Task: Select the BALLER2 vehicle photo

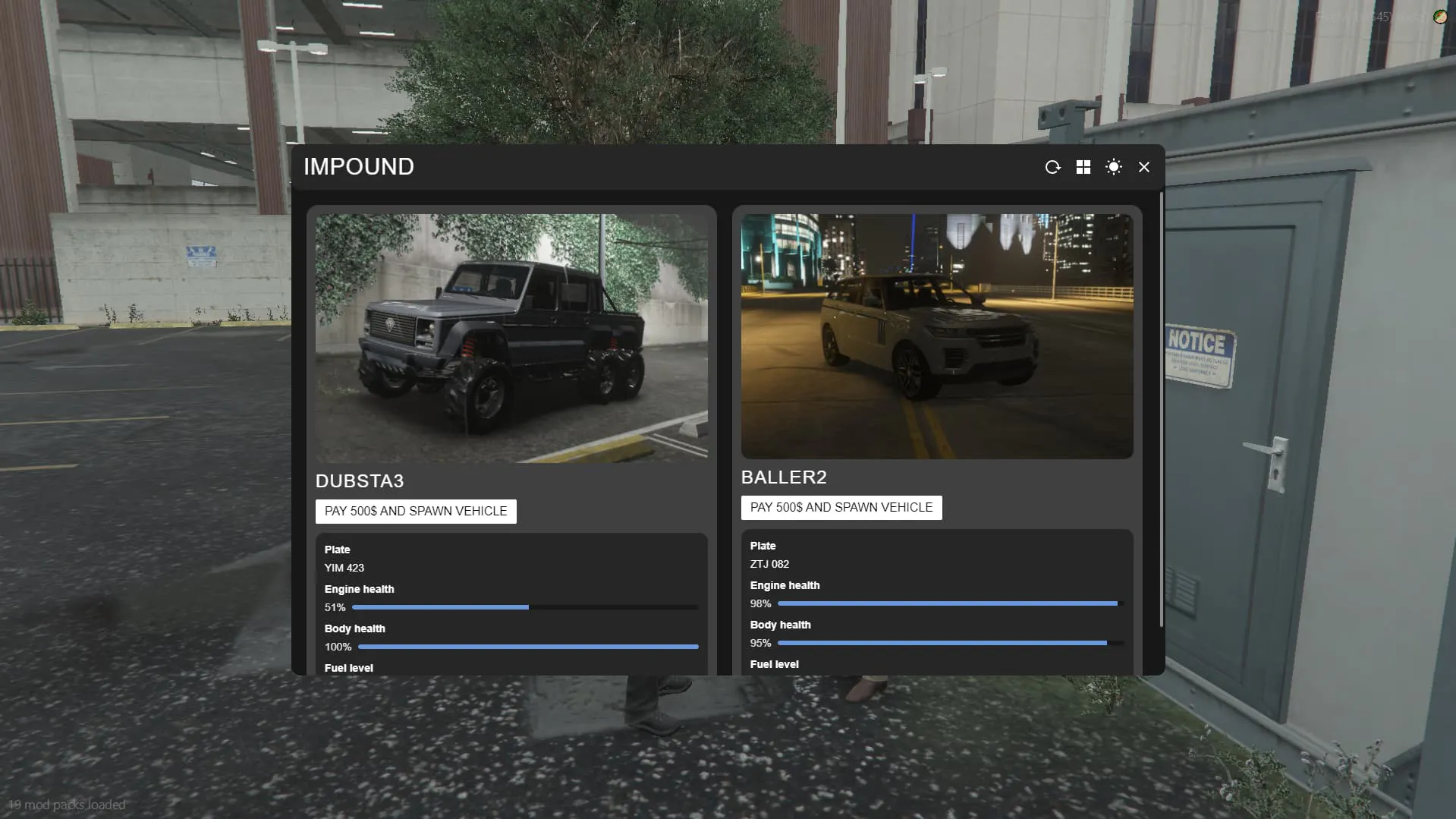Action: 937,335
